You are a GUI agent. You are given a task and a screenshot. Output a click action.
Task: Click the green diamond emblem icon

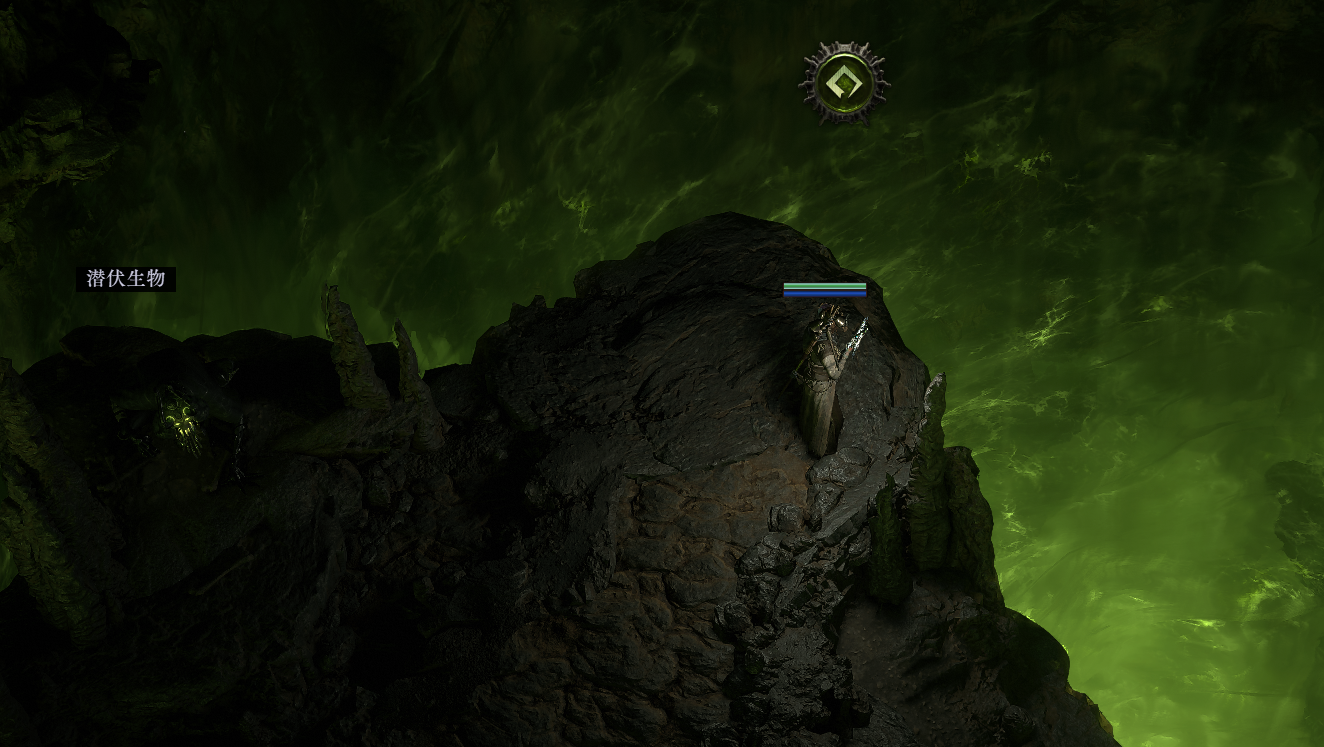click(844, 83)
